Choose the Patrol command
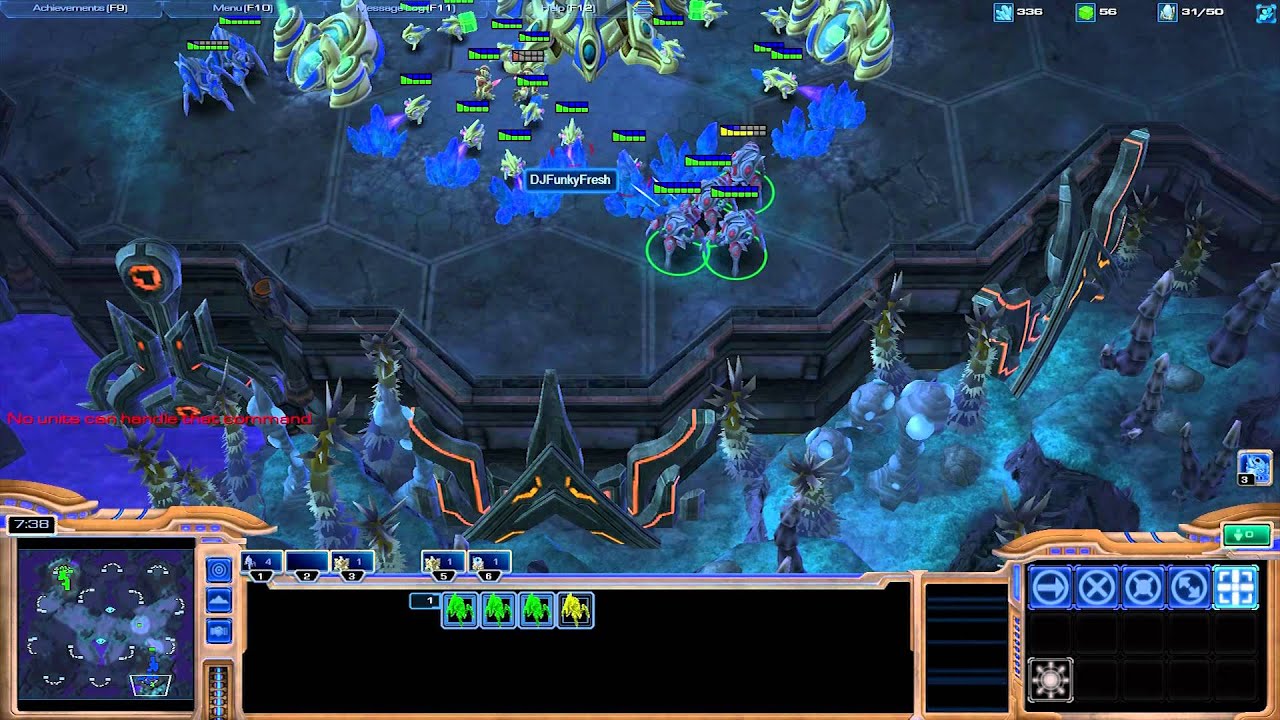The width and height of the screenshot is (1280, 720). (1189, 587)
